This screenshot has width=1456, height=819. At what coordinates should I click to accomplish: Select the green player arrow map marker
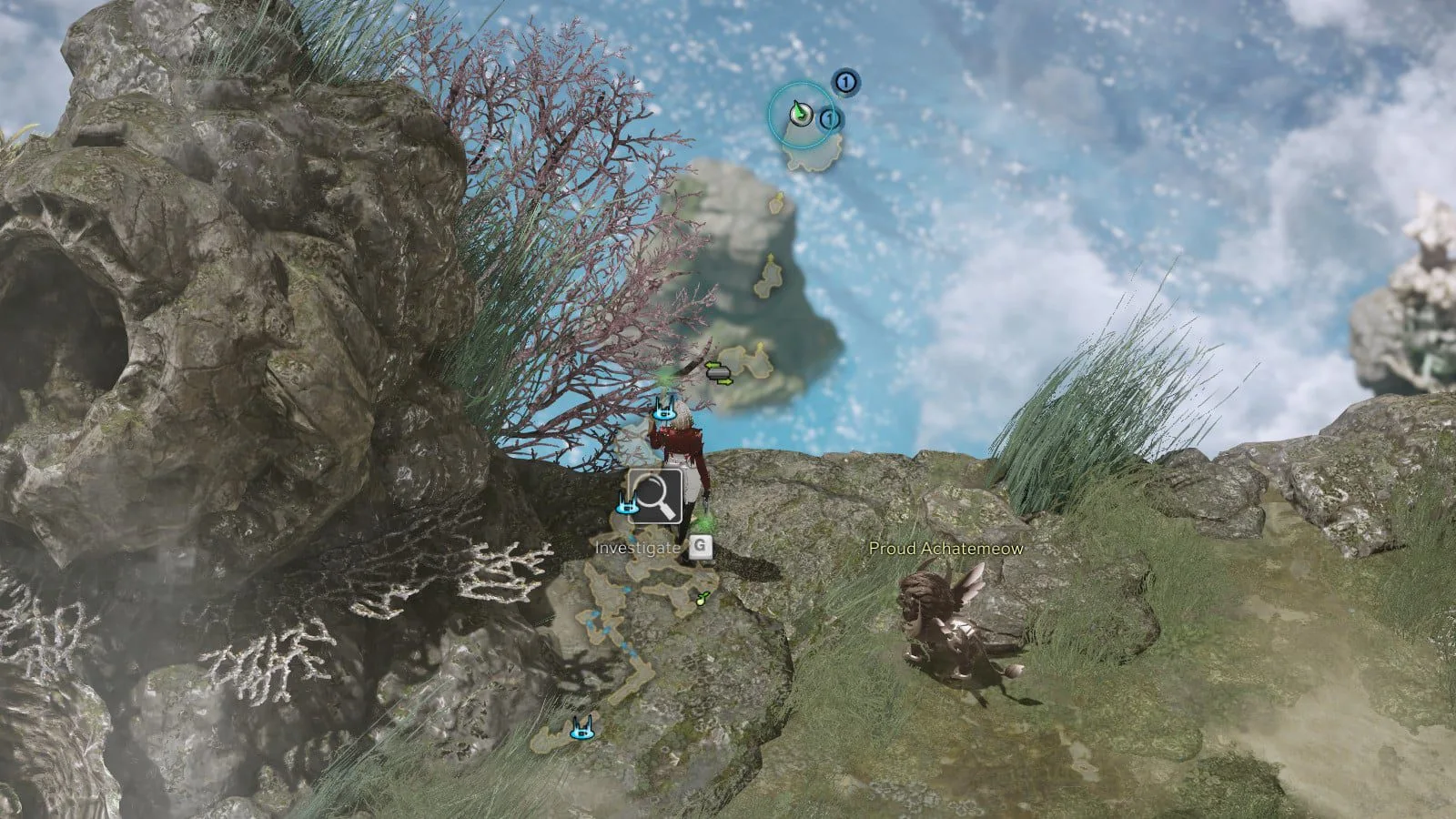[x=800, y=114]
